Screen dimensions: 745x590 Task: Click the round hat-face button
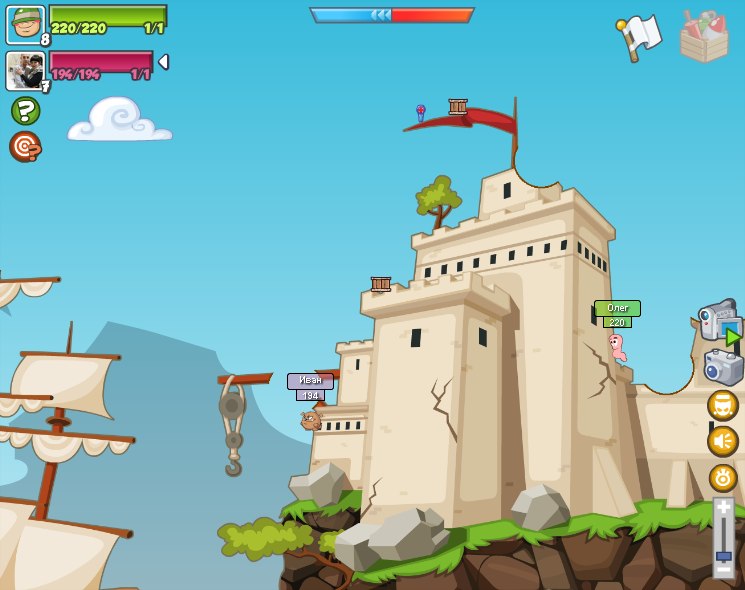[723, 405]
